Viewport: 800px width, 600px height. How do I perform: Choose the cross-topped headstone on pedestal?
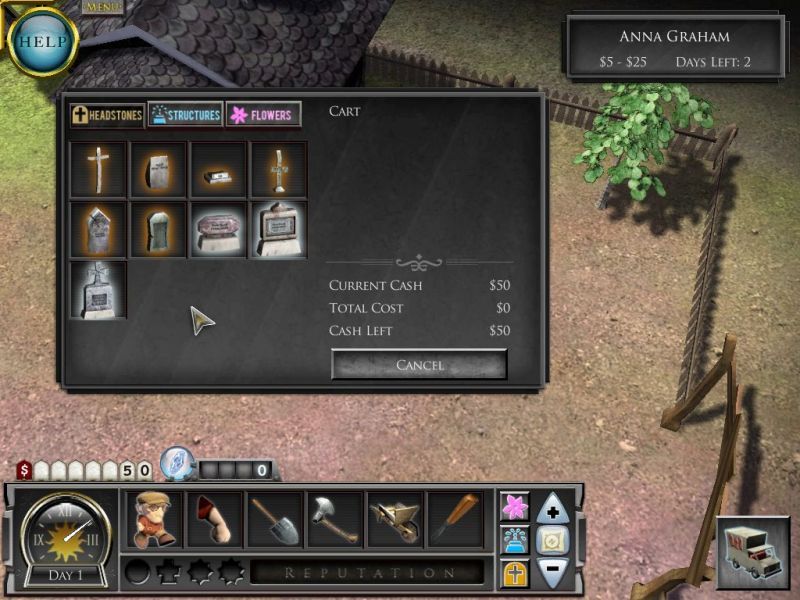point(98,290)
